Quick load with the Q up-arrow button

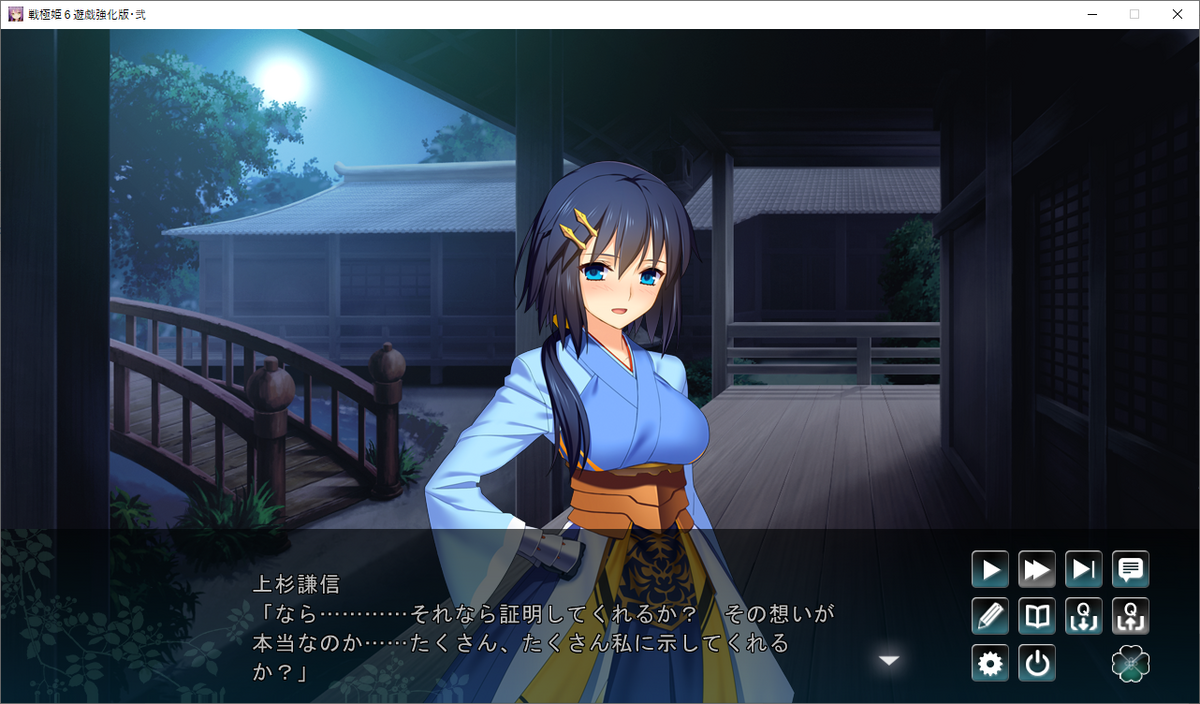pyautogui.click(x=1131, y=616)
